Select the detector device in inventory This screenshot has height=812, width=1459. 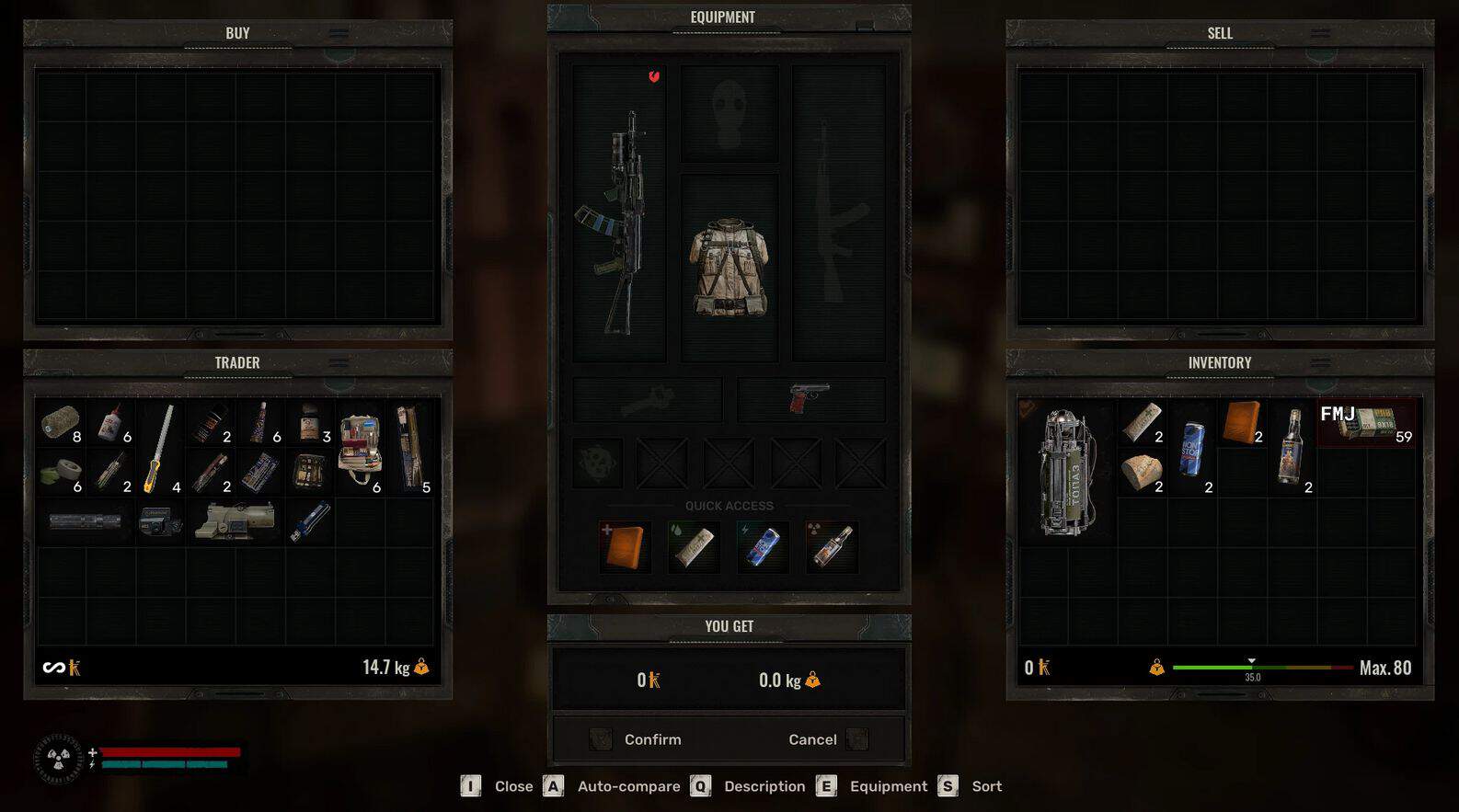(1067, 471)
